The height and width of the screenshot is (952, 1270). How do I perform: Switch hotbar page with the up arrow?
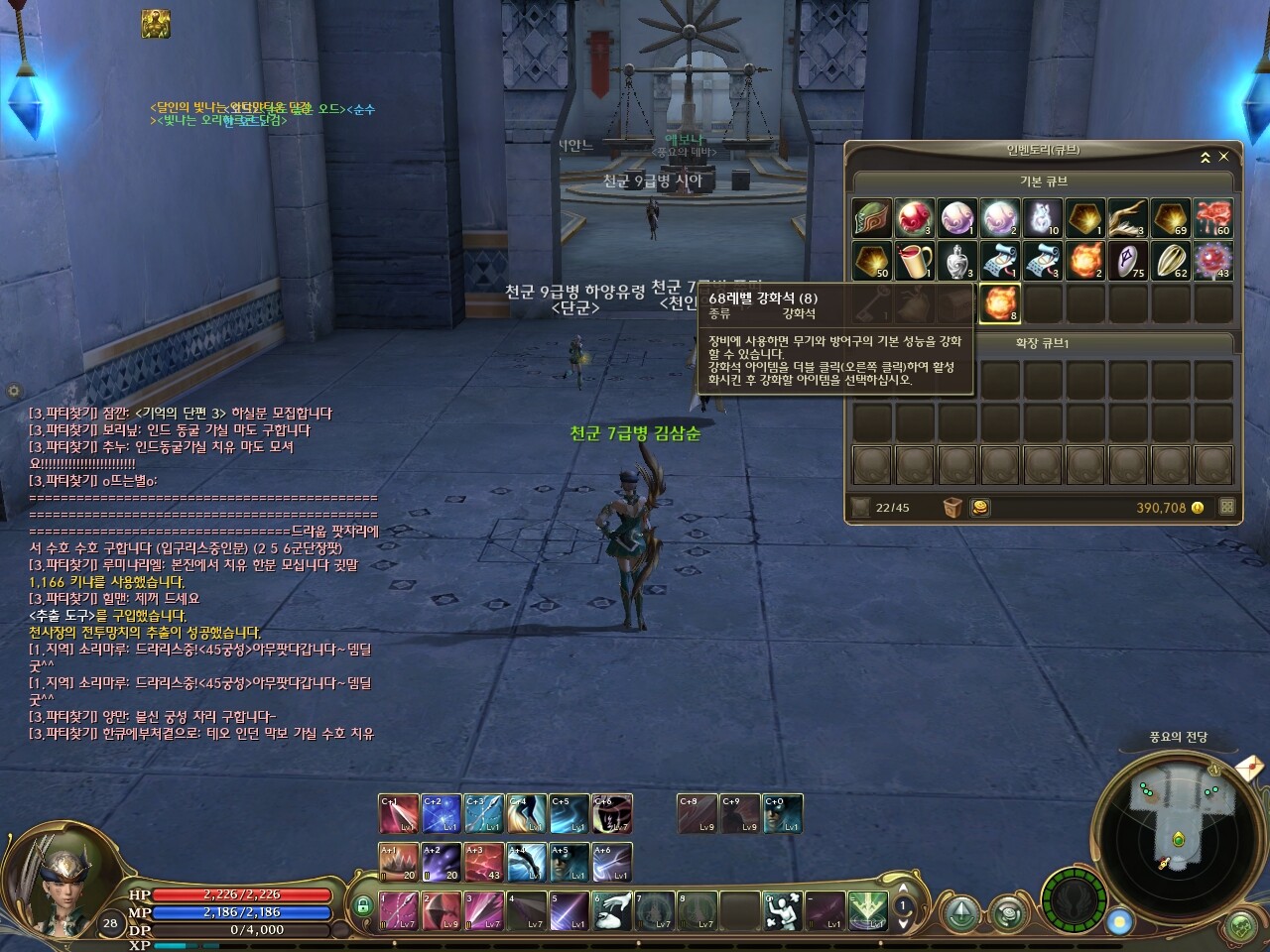[903, 890]
